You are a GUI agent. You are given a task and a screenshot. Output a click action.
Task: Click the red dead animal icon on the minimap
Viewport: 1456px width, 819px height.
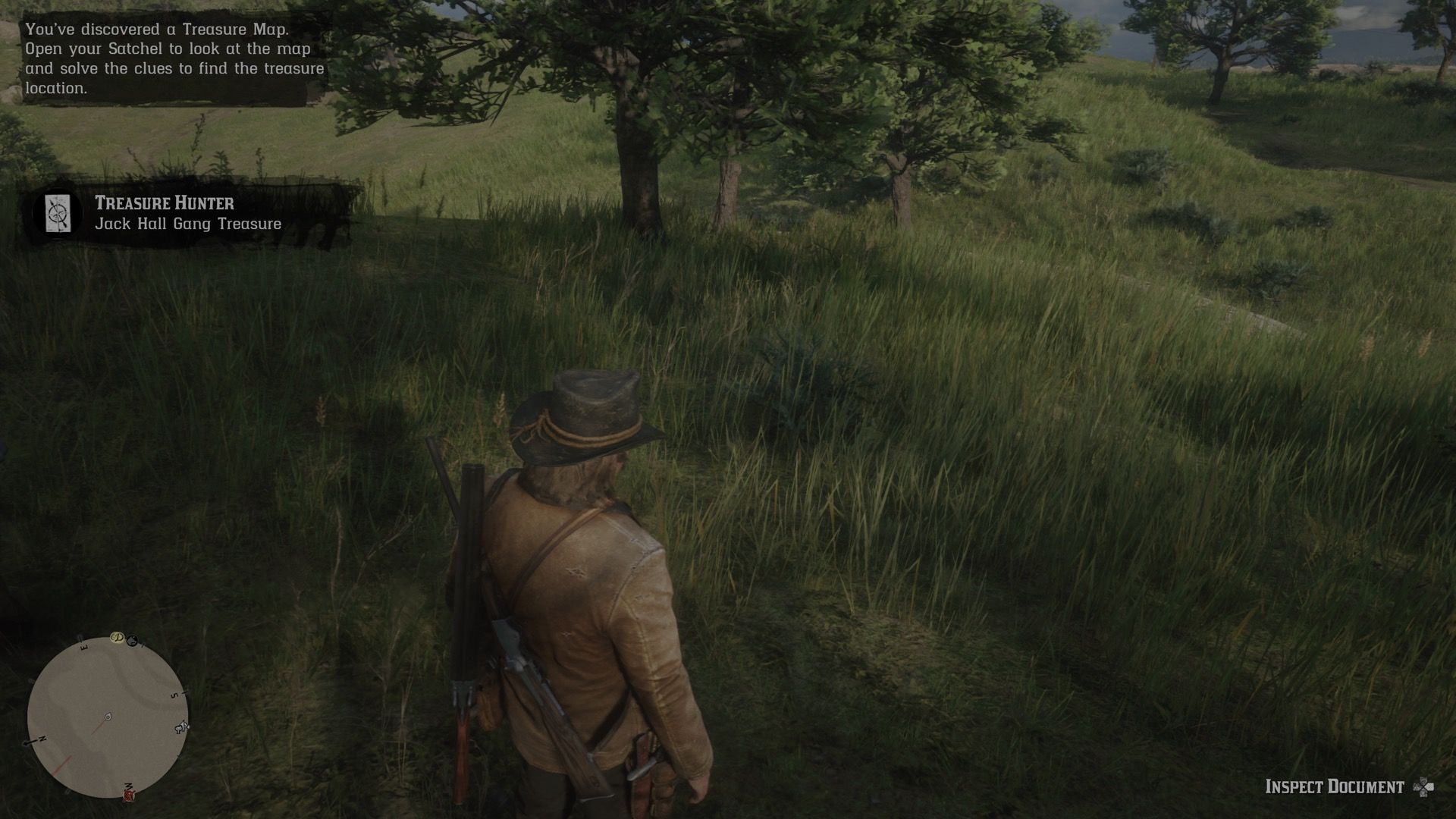[129, 796]
